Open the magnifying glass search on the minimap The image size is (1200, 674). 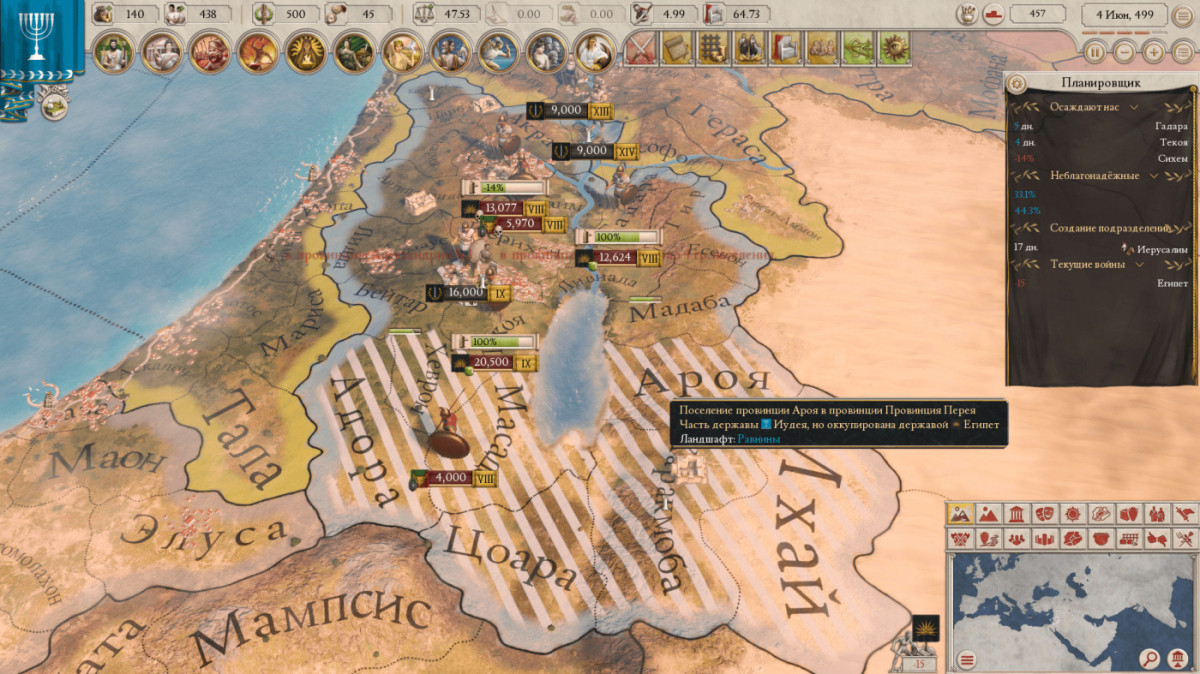click(1151, 659)
